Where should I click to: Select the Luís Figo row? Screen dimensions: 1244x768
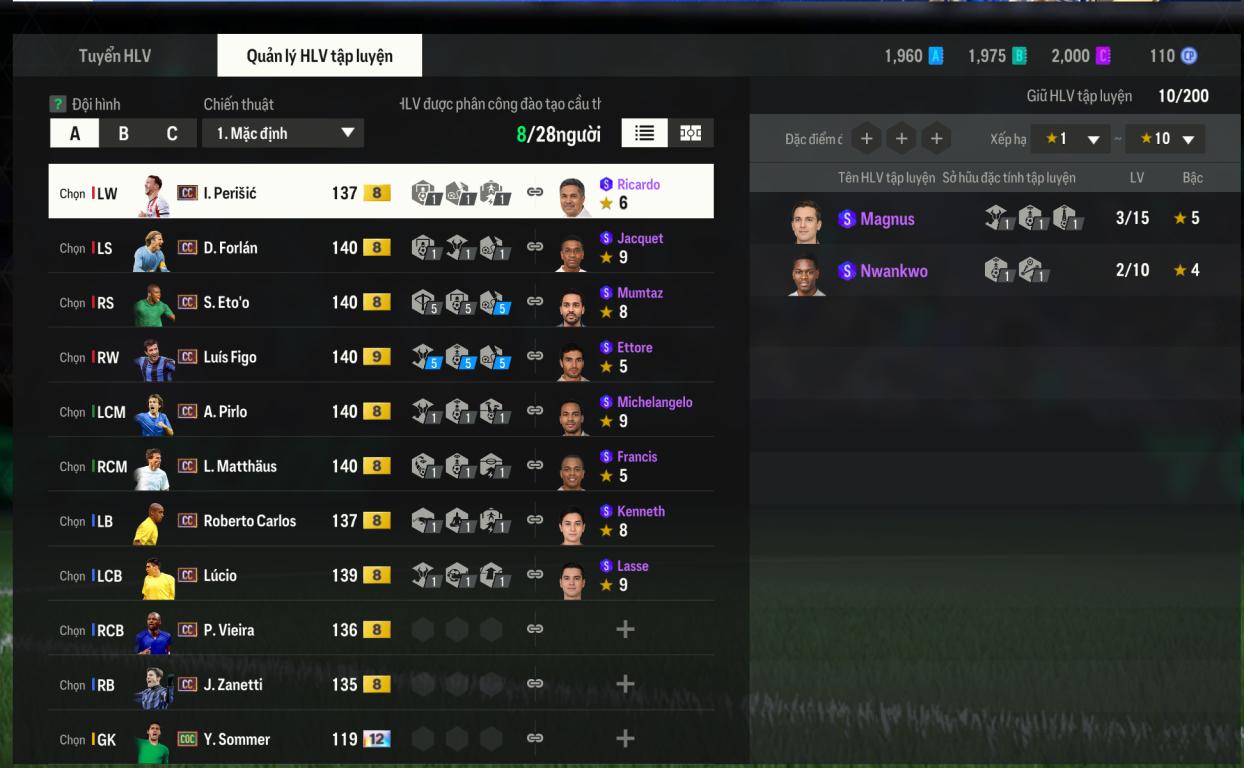coord(230,357)
